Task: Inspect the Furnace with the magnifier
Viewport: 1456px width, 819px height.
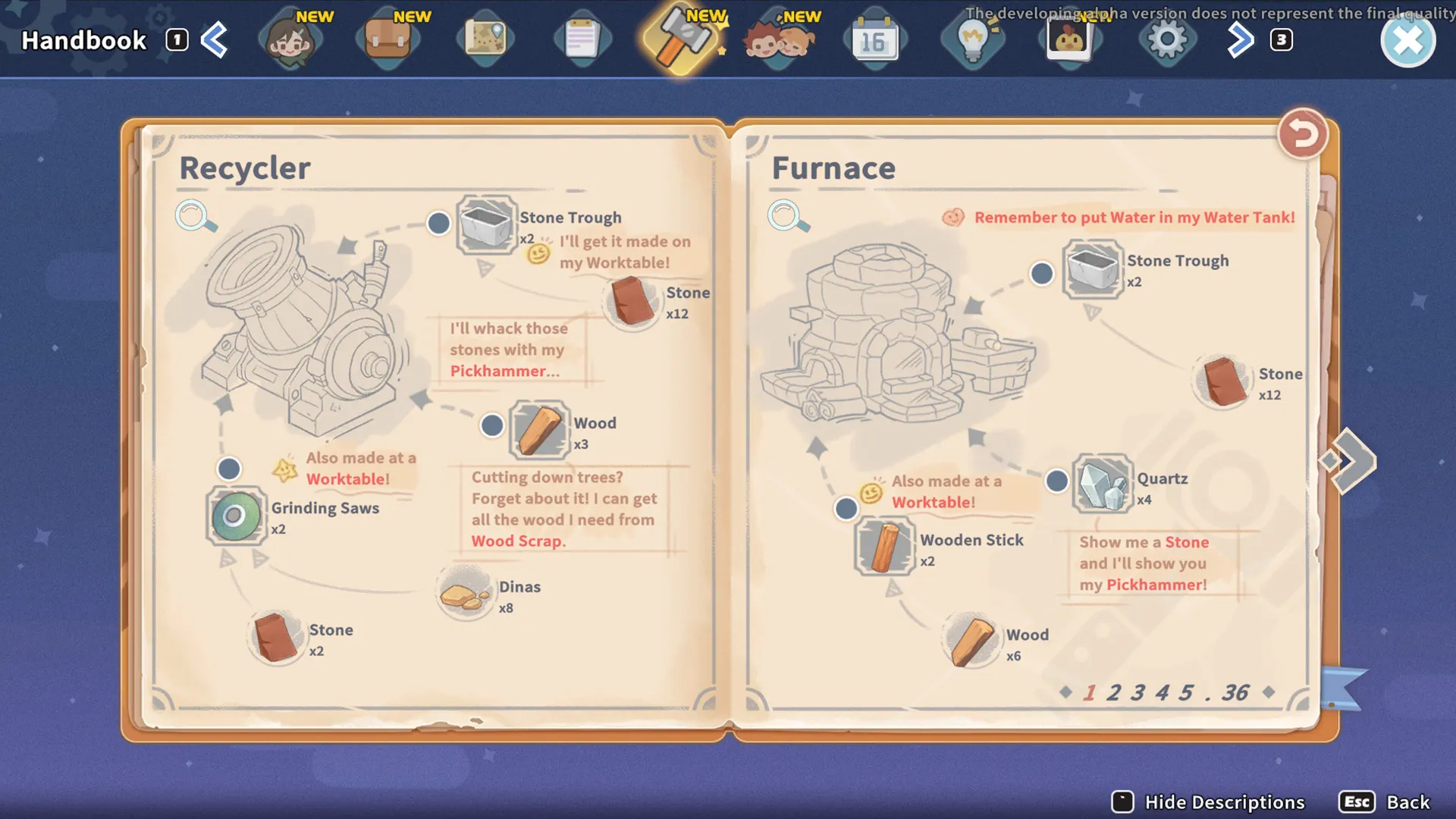Action: pos(787,216)
